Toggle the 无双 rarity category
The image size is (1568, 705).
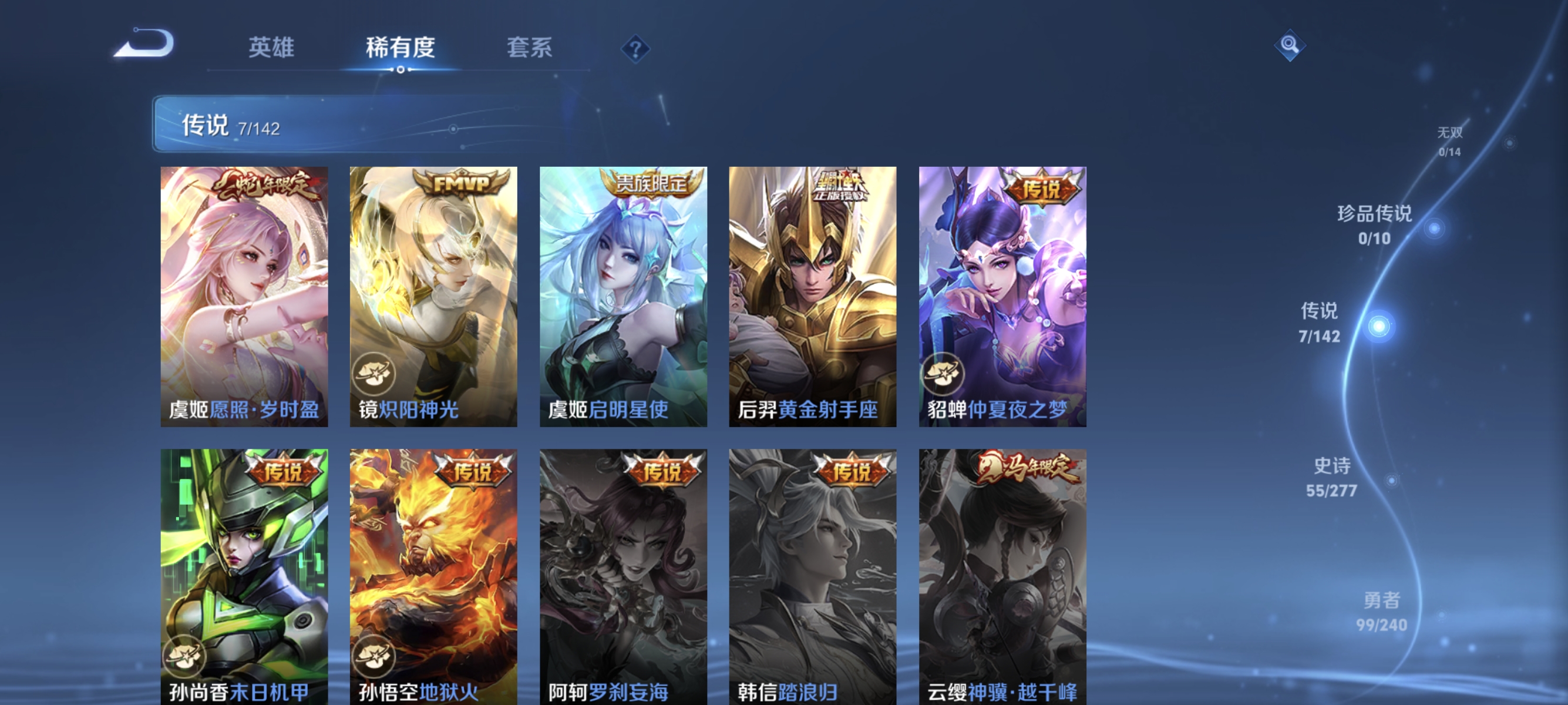tap(1450, 139)
